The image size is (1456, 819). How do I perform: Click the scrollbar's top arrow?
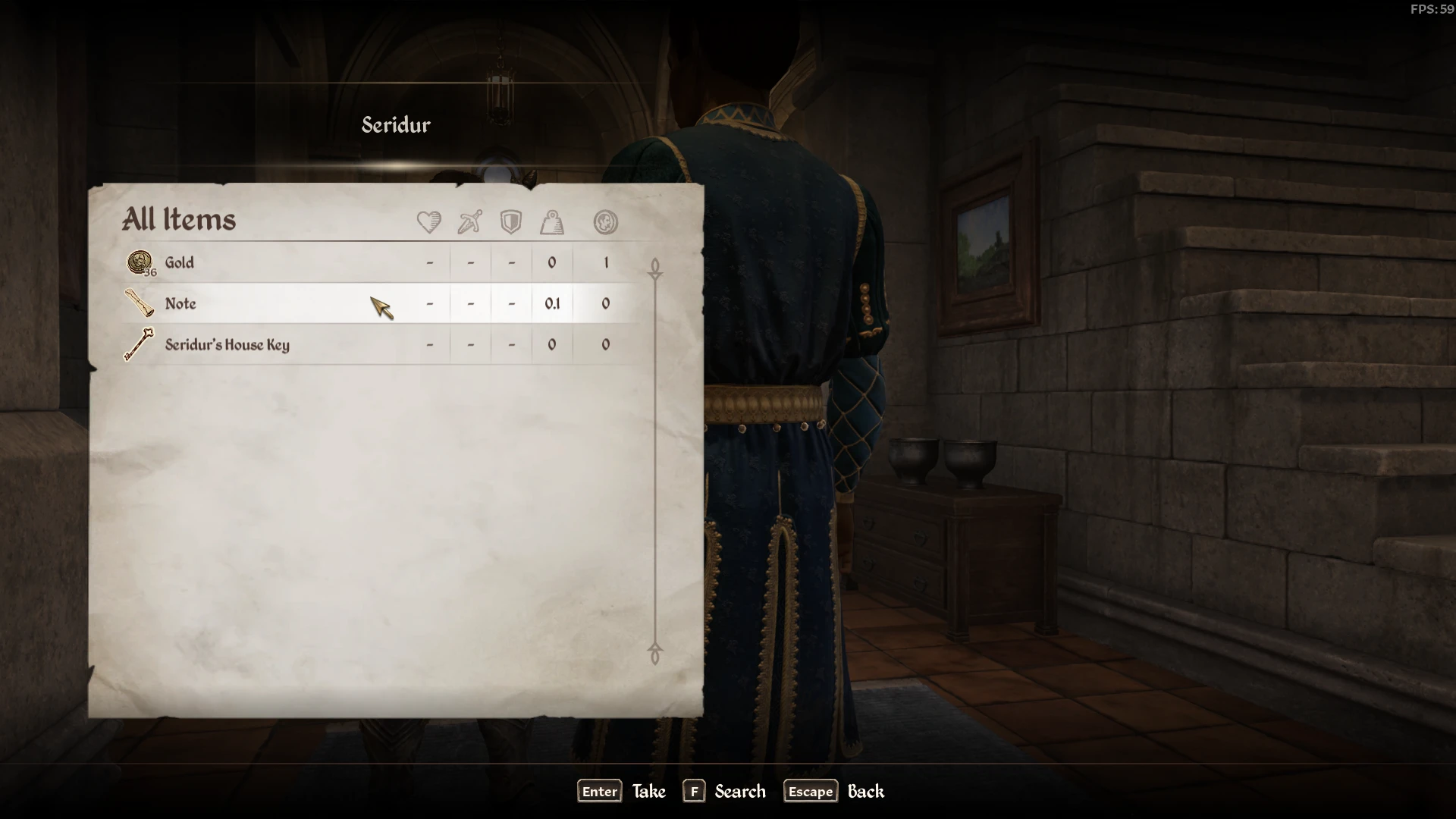coord(655,268)
